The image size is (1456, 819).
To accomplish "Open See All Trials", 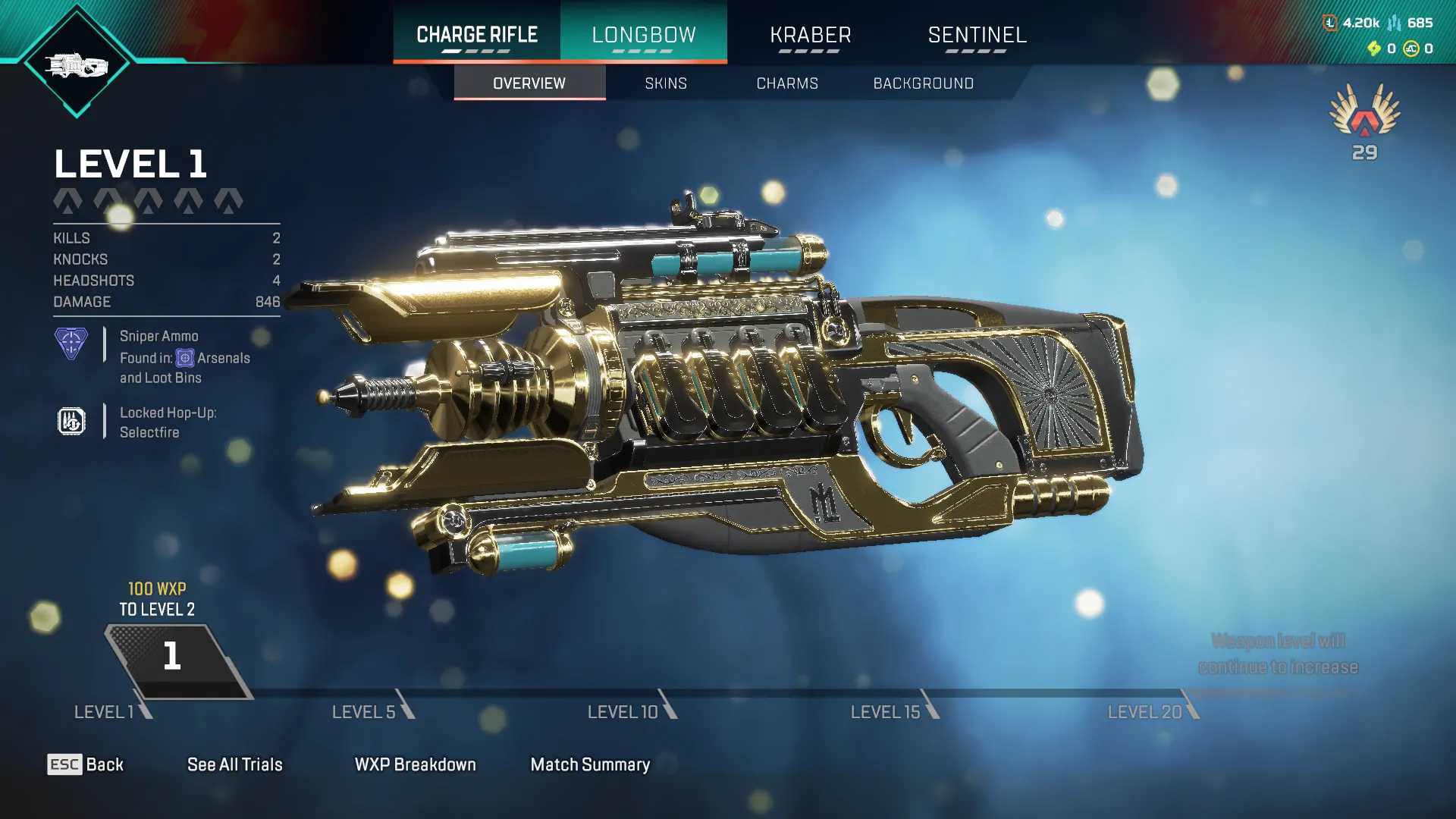I will coord(235,764).
